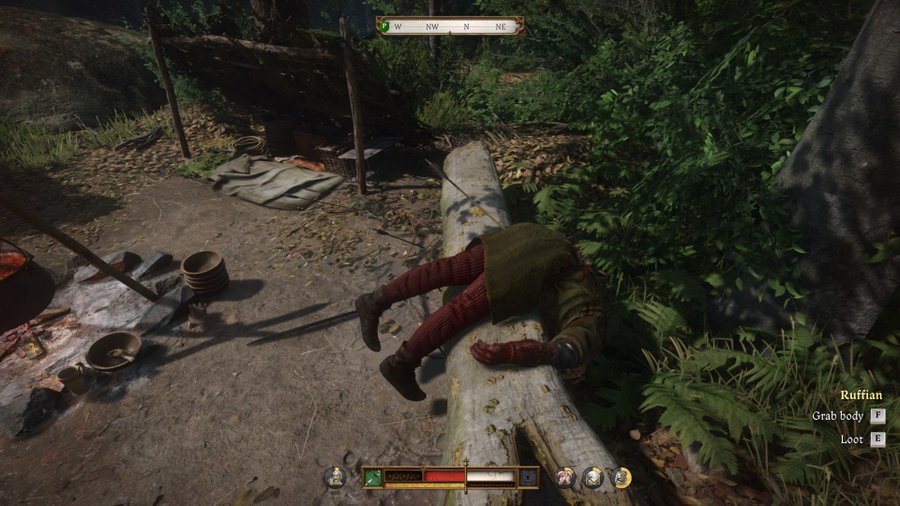Screen dimensions: 900x506
Task: Select the helmet icon left of the status bar
Action: pyautogui.click(x=335, y=477)
